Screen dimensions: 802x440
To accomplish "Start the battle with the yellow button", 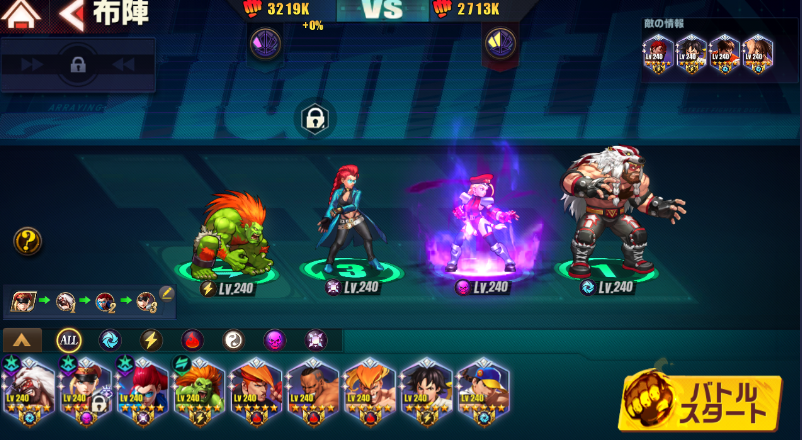I will coord(701,402).
